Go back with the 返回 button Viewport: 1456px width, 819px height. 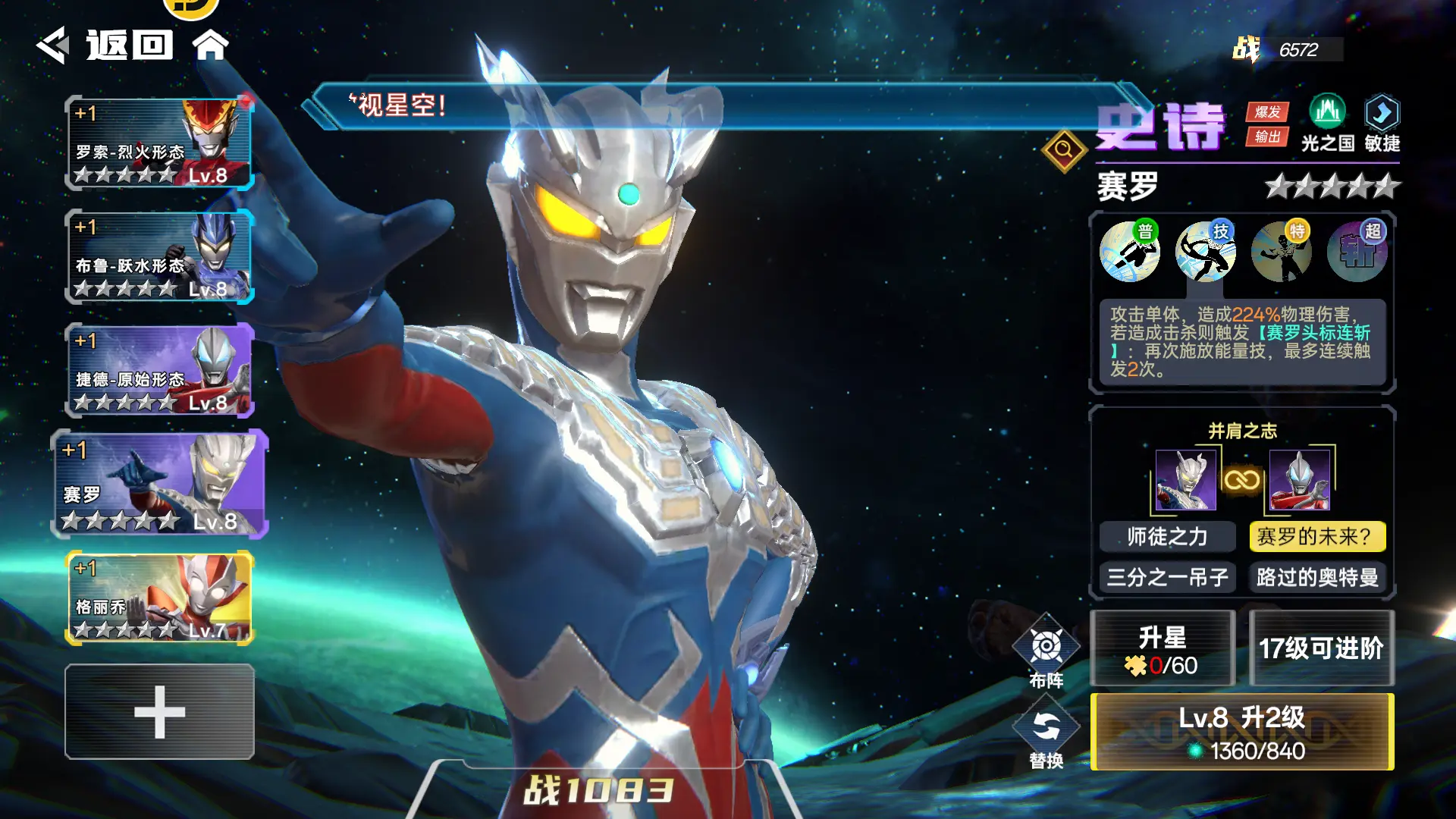click(x=106, y=45)
